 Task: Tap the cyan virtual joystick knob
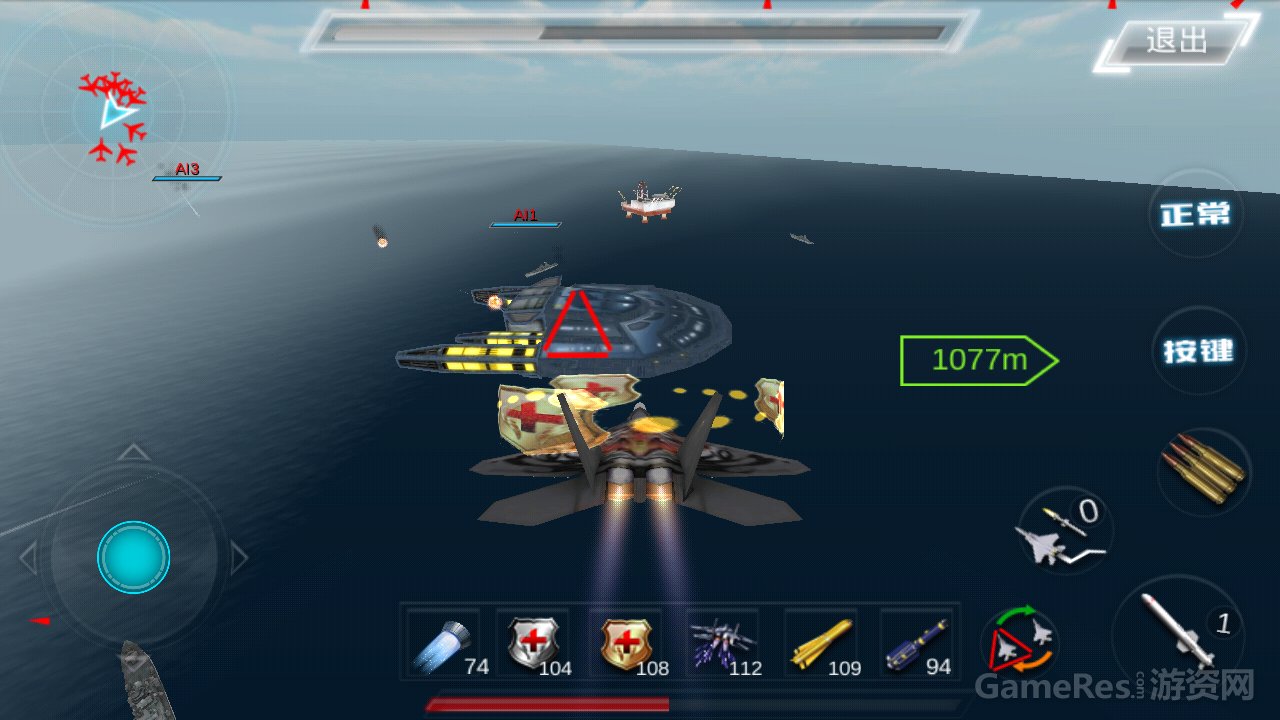point(133,557)
